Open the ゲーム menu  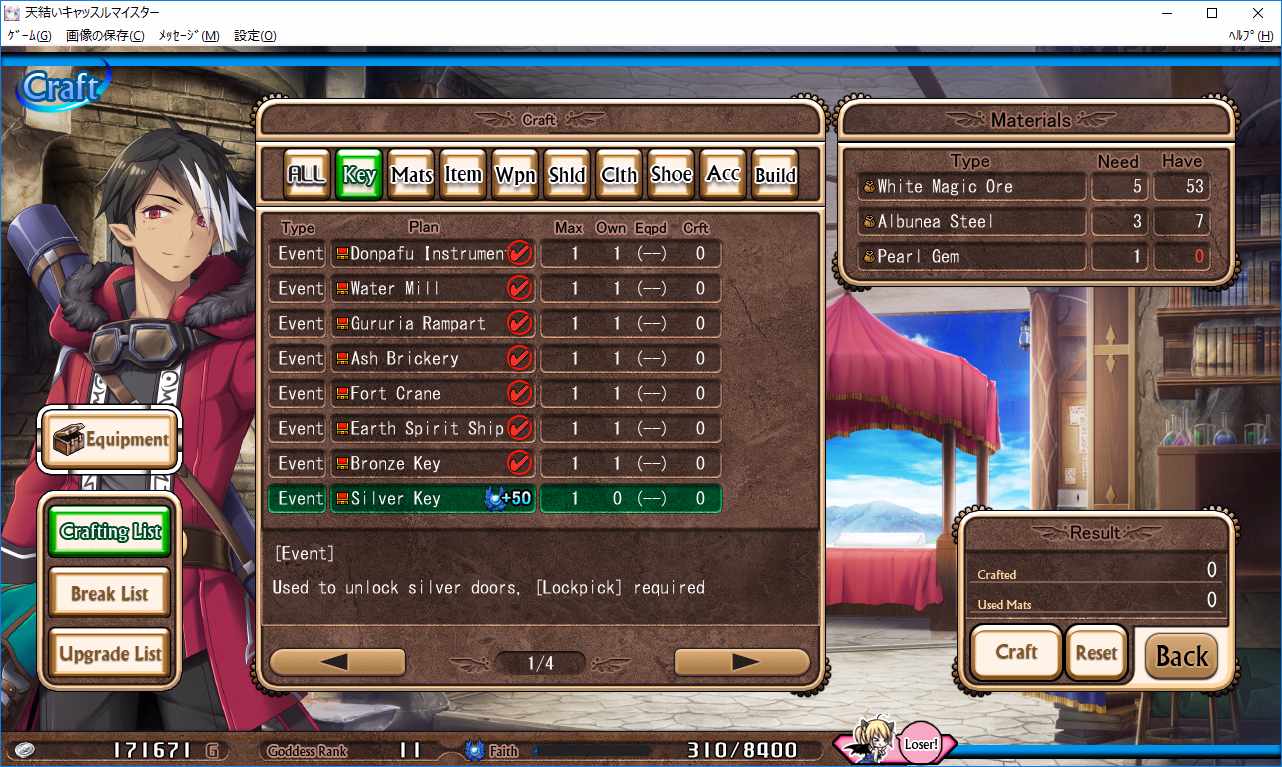[x=30, y=35]
